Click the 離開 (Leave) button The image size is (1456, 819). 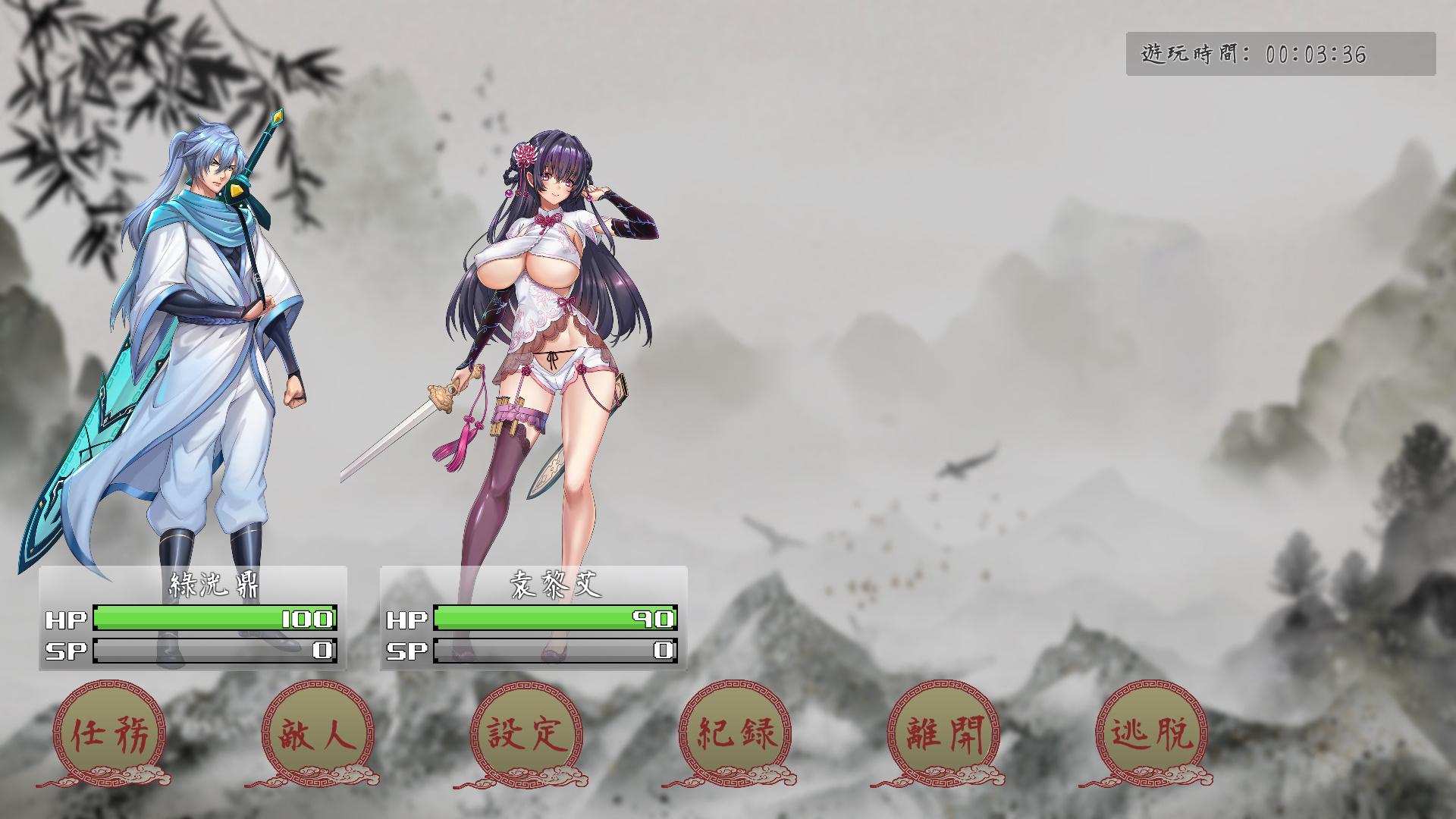coord(943,733)
